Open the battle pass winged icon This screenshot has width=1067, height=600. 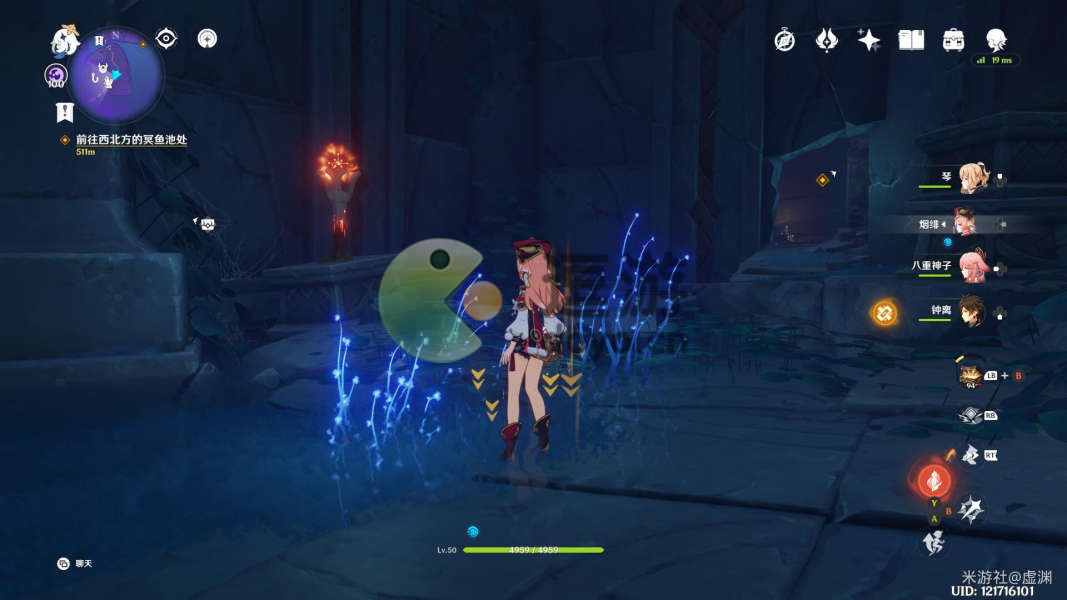(x=827, y=40)
